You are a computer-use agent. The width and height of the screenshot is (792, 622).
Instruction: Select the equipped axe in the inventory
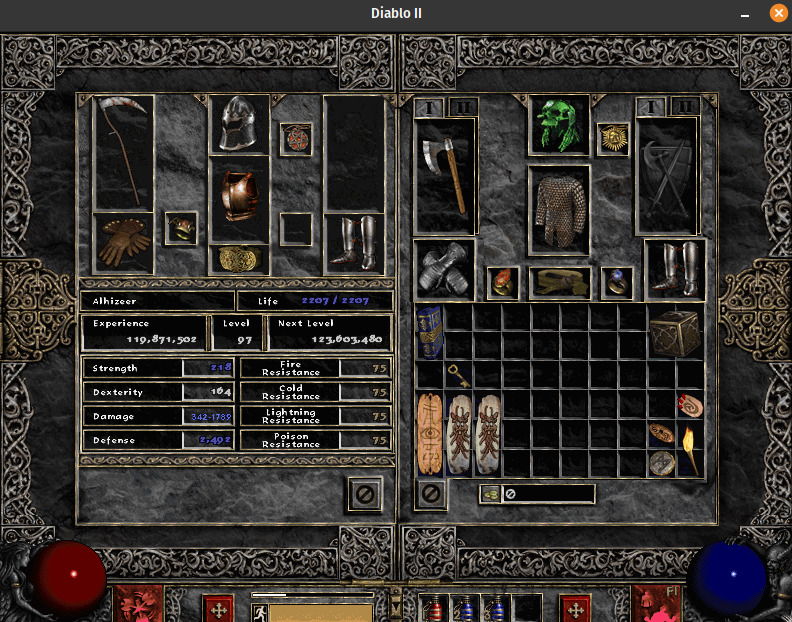[x=445, y=176]
